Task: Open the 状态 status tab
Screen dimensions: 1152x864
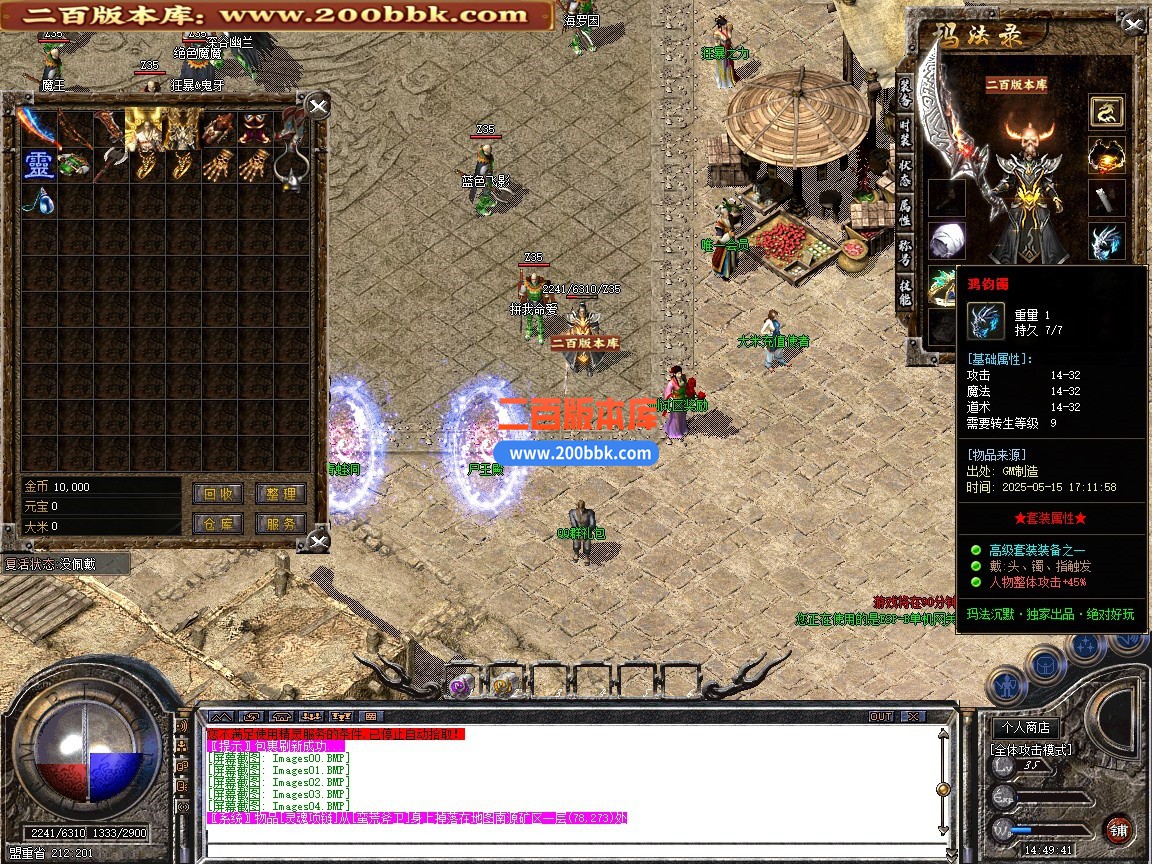Action: click(x=905, y=173)
